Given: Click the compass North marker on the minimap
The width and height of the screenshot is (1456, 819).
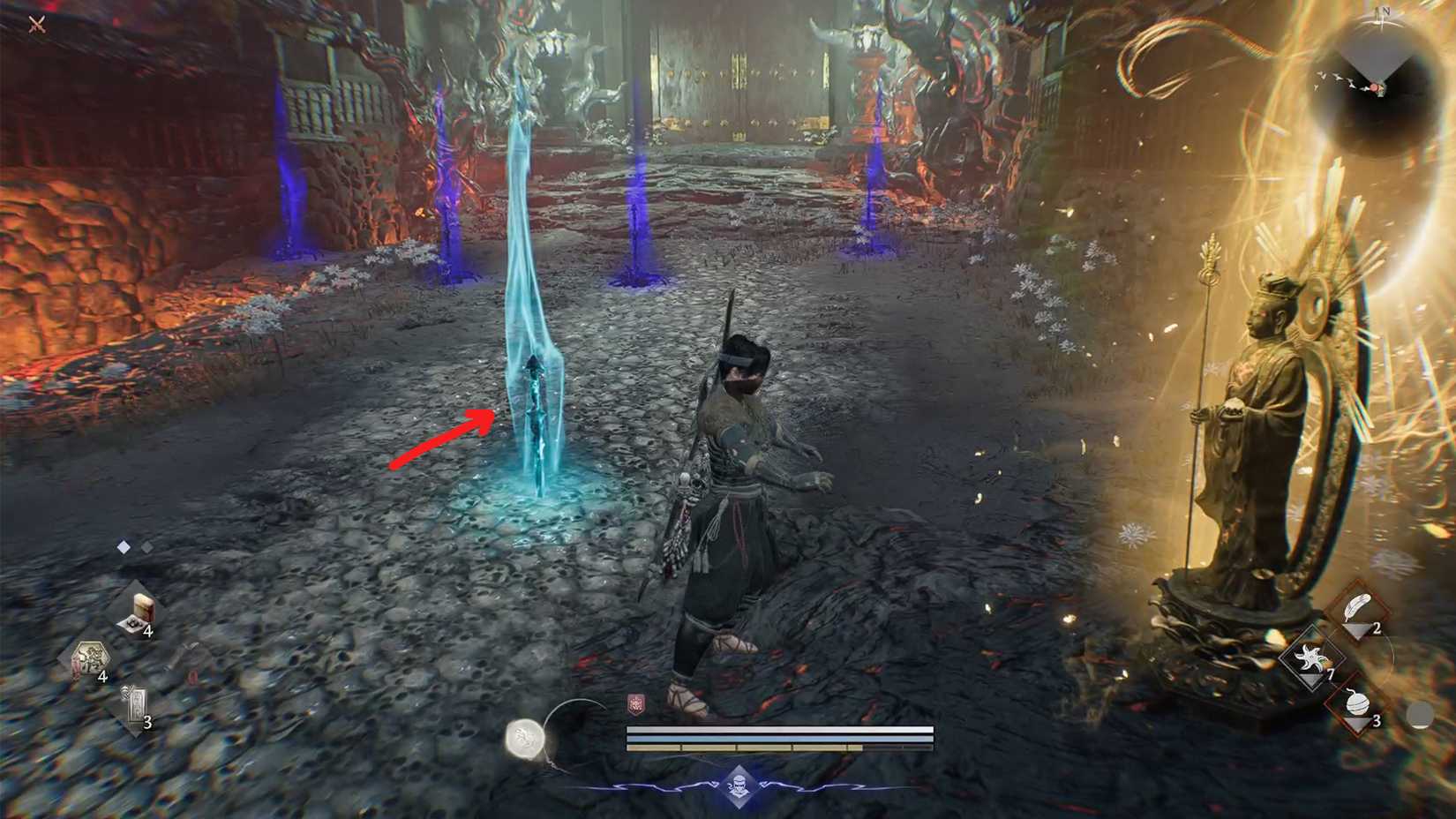Looking at the screenshot, I should (1385, 11).
